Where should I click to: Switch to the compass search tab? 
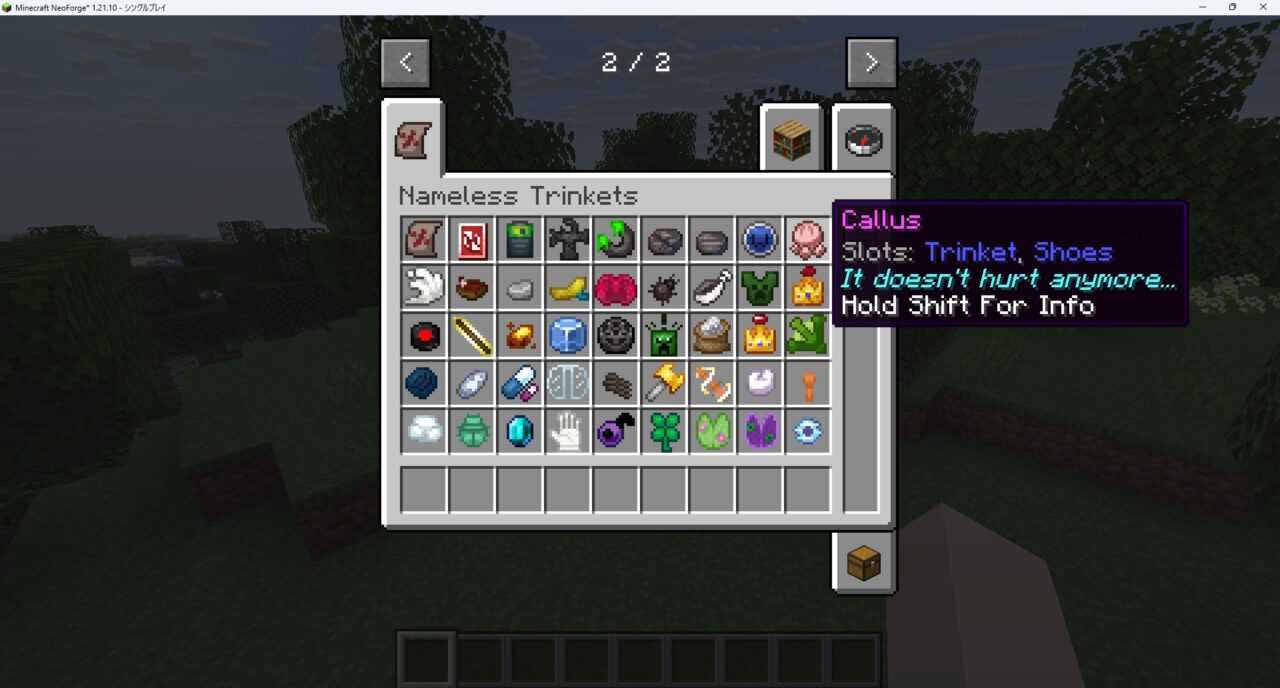click(x=862, y=142)
